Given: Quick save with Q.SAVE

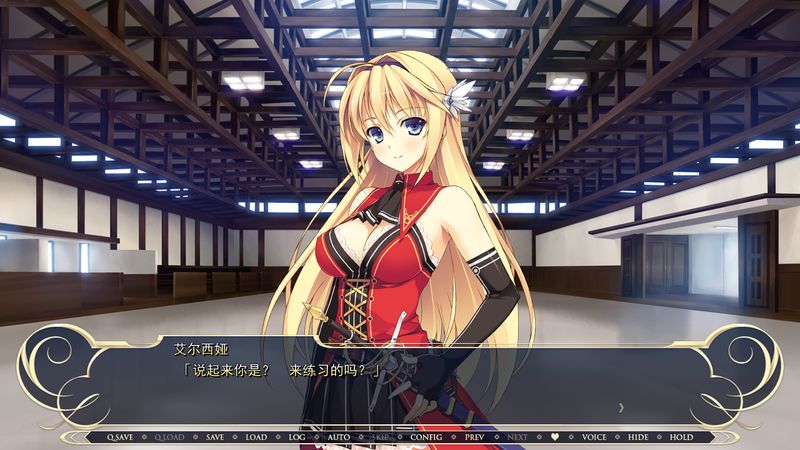Looking at the screenshot, I should (x=120, y=437).
